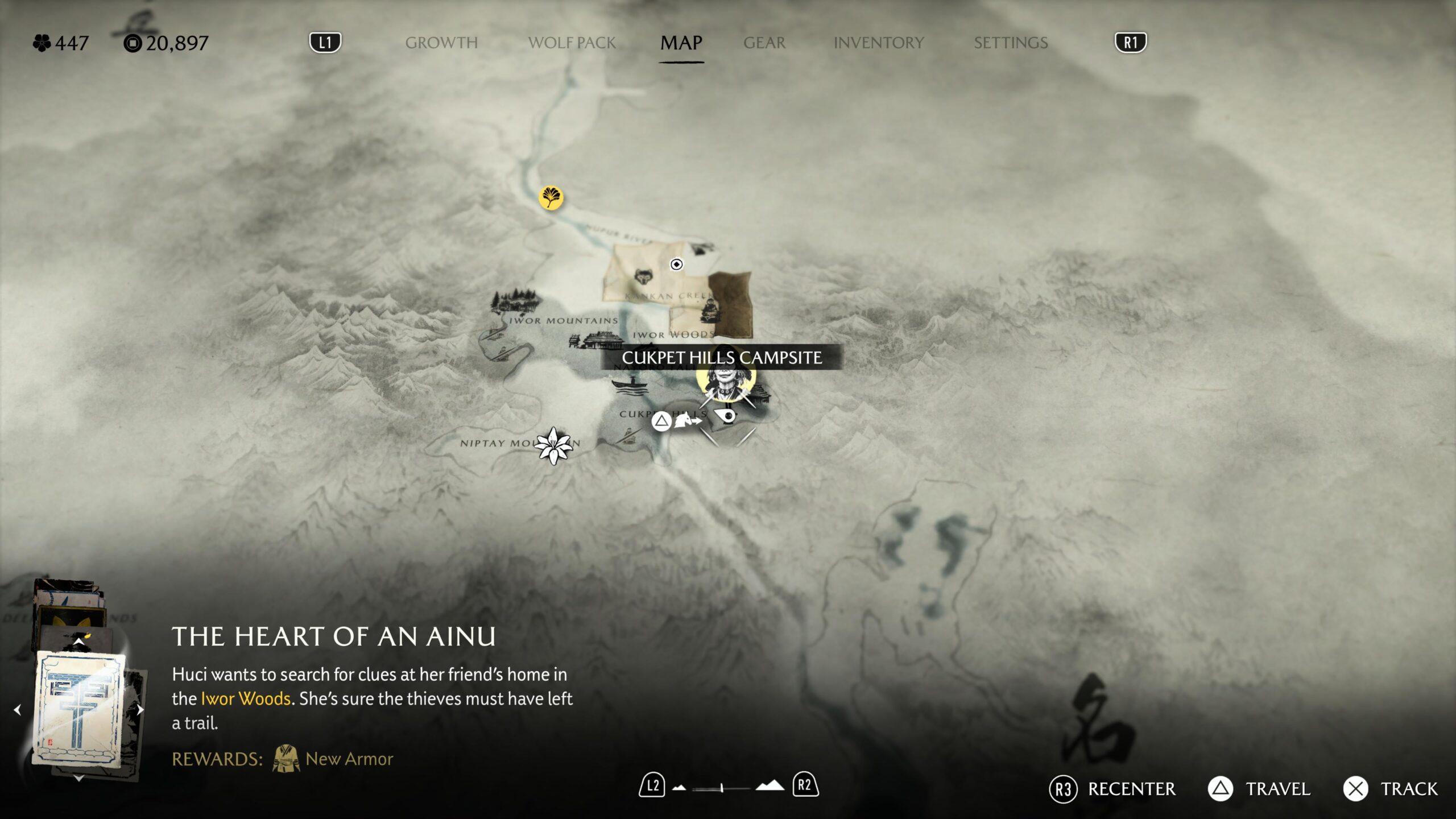Screen dimensions: 1456x819
Task: Choose the pine forest icon above Iwor Mountains
Action: point(514,301)
